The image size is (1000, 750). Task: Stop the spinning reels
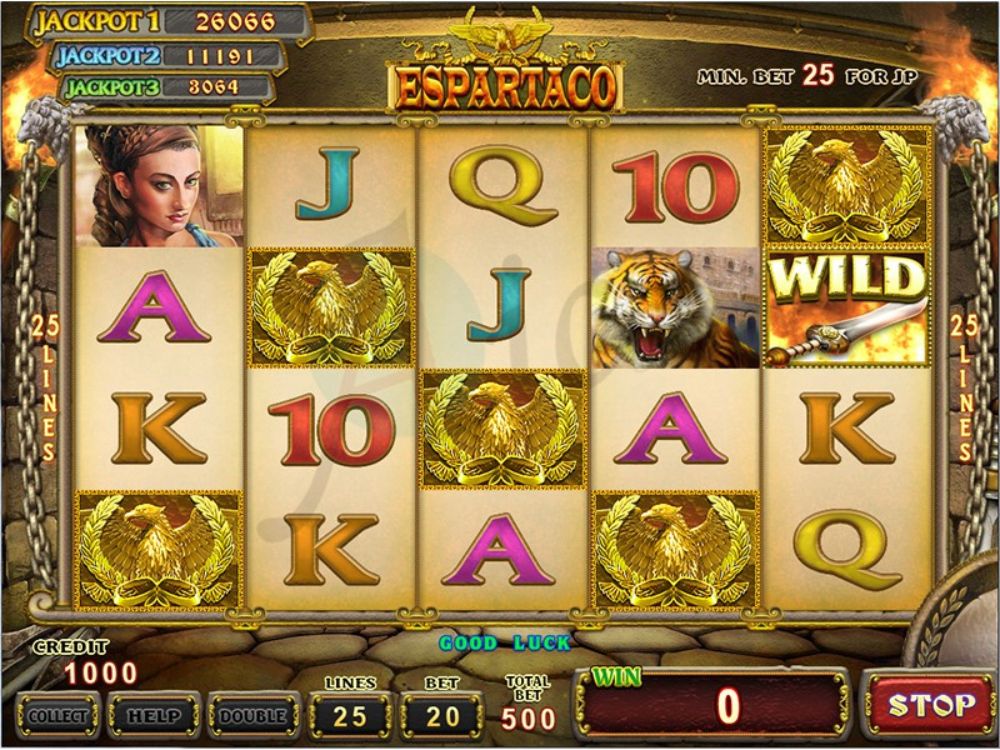(930, 706)
